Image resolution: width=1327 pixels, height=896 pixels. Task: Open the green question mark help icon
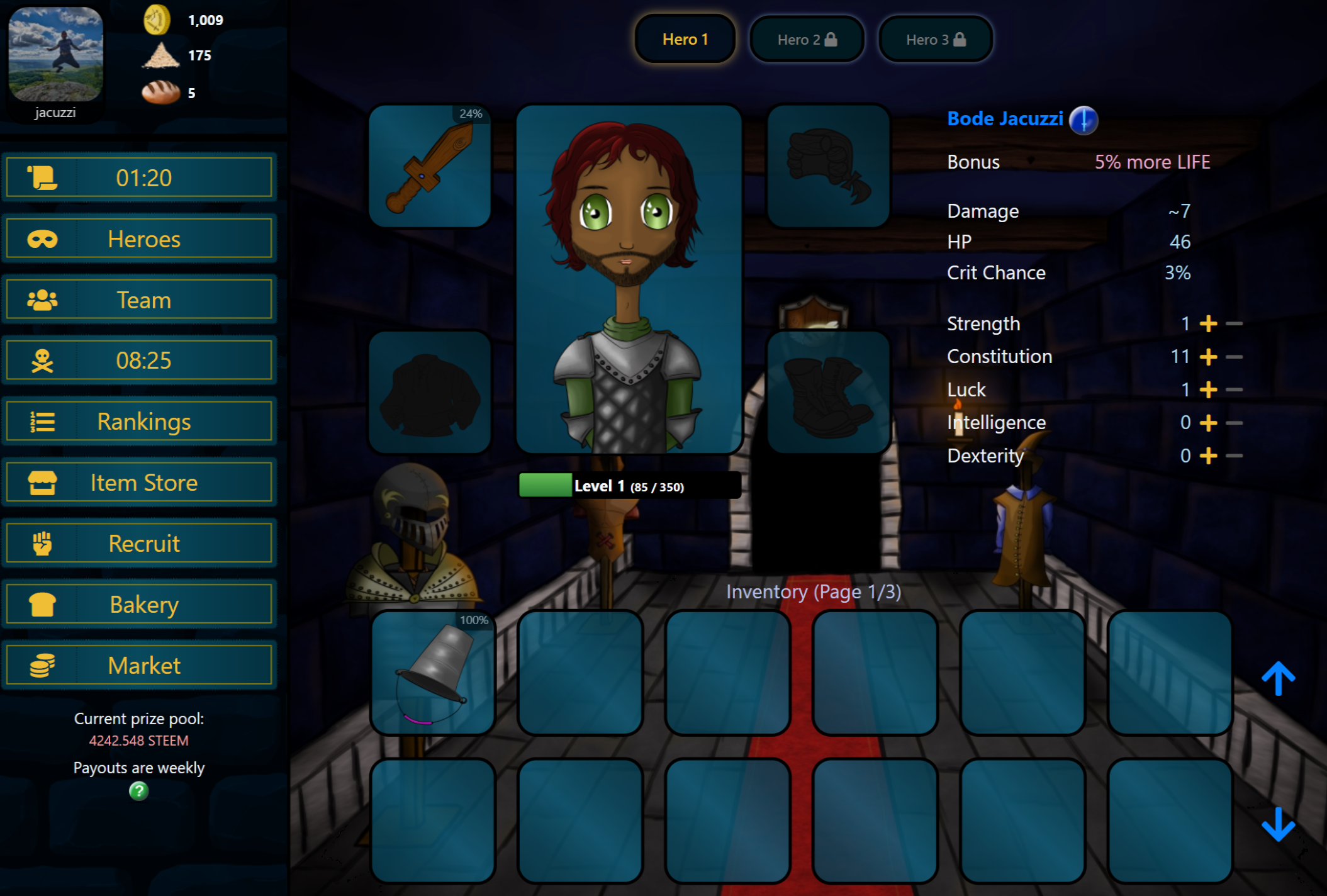point(138,791)
